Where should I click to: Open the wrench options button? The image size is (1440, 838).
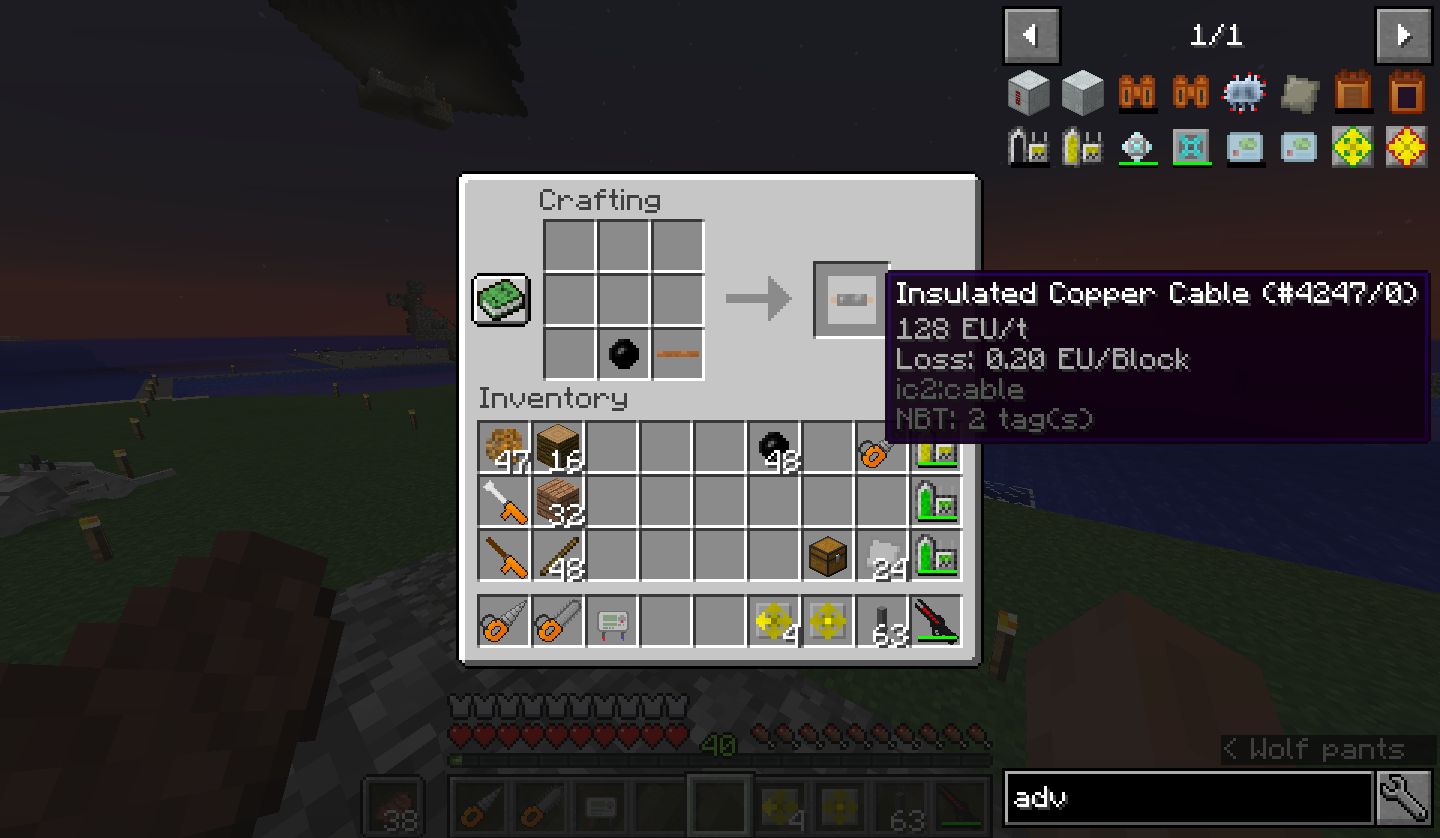1404,798
